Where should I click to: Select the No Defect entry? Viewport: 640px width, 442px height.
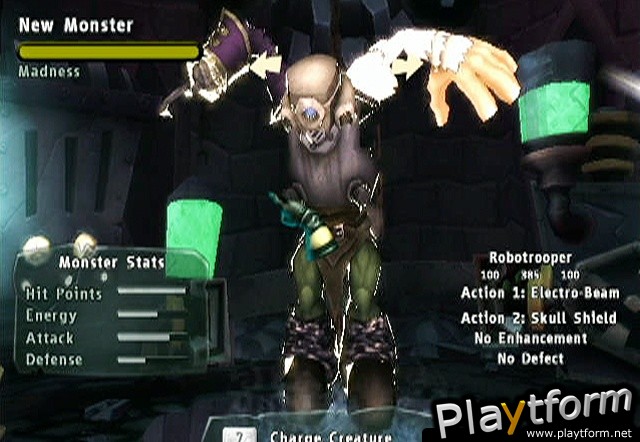[x=530, y=357]
